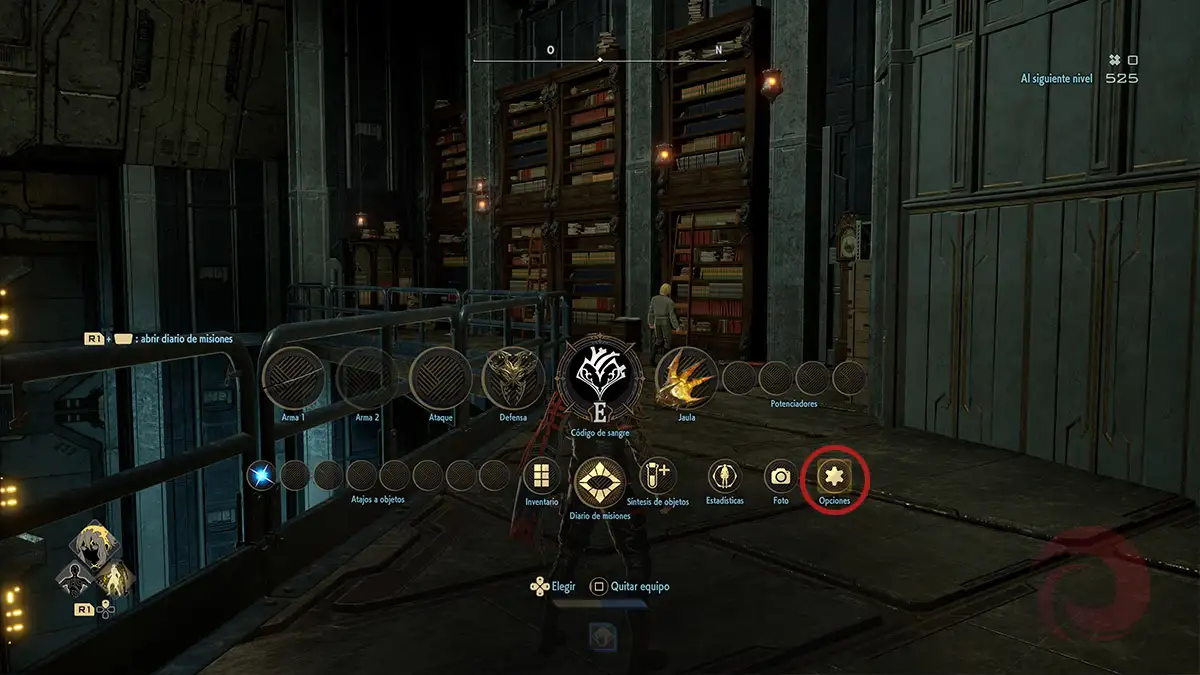Image resolution: width=1200 pixels, height=675 pixels.
Task: Choose the Arma 2 weapon slot
Action: coord(366,378)
